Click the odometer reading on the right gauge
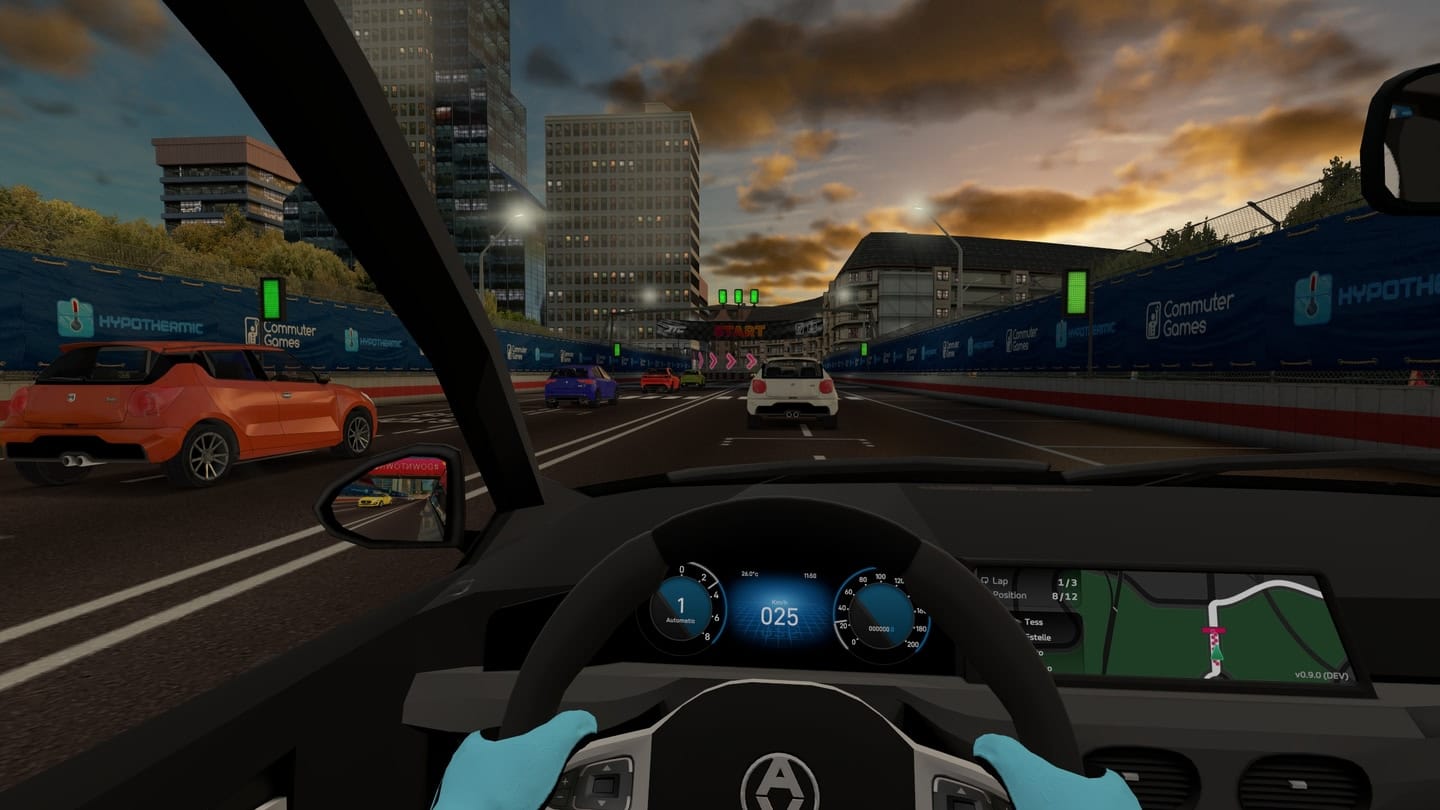This screenshot has height=810, width=1440. (x=880, y=628)
